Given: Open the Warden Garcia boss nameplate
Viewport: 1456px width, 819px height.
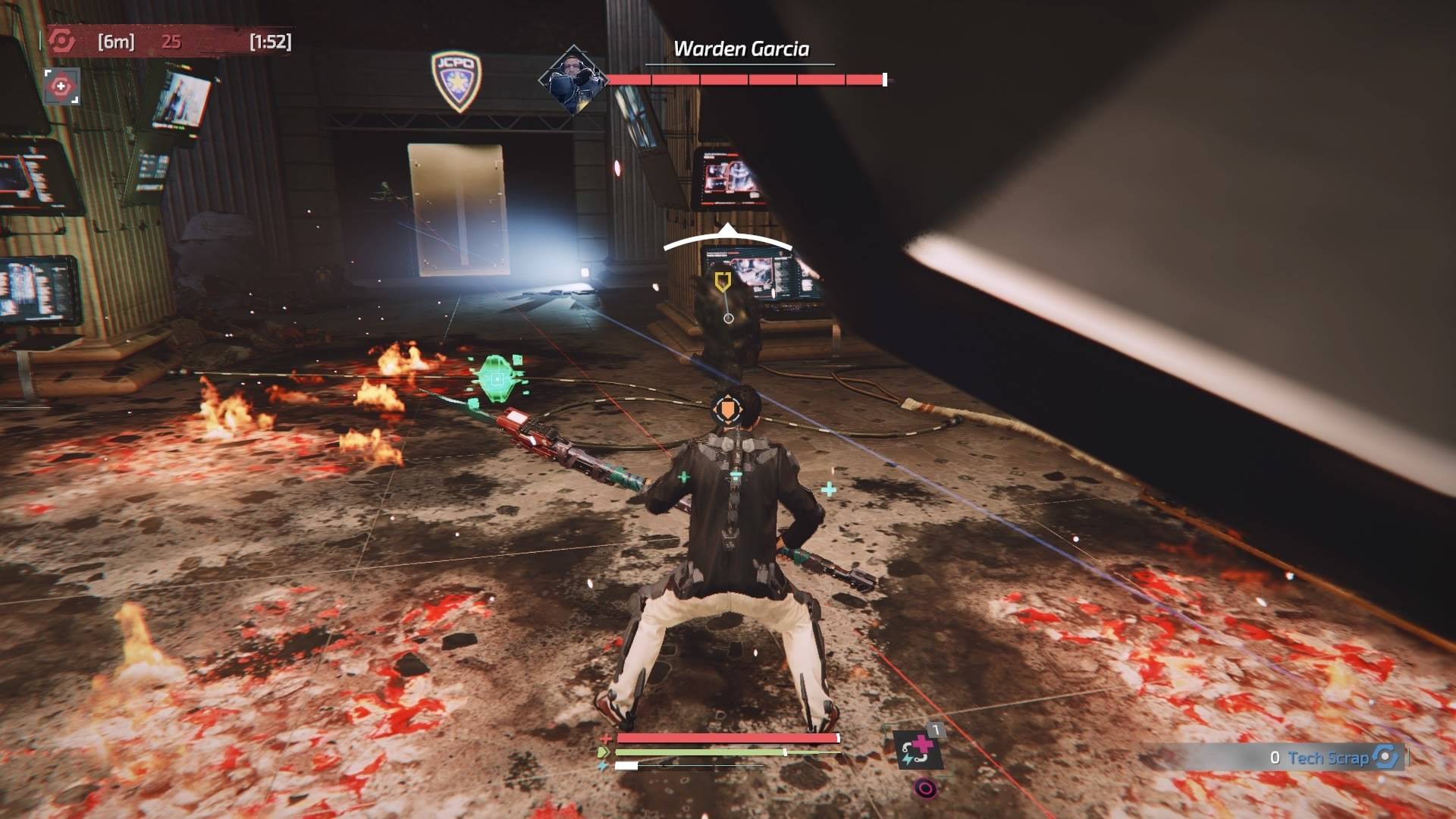Looking at the screenshot, I should pos(741,48).
